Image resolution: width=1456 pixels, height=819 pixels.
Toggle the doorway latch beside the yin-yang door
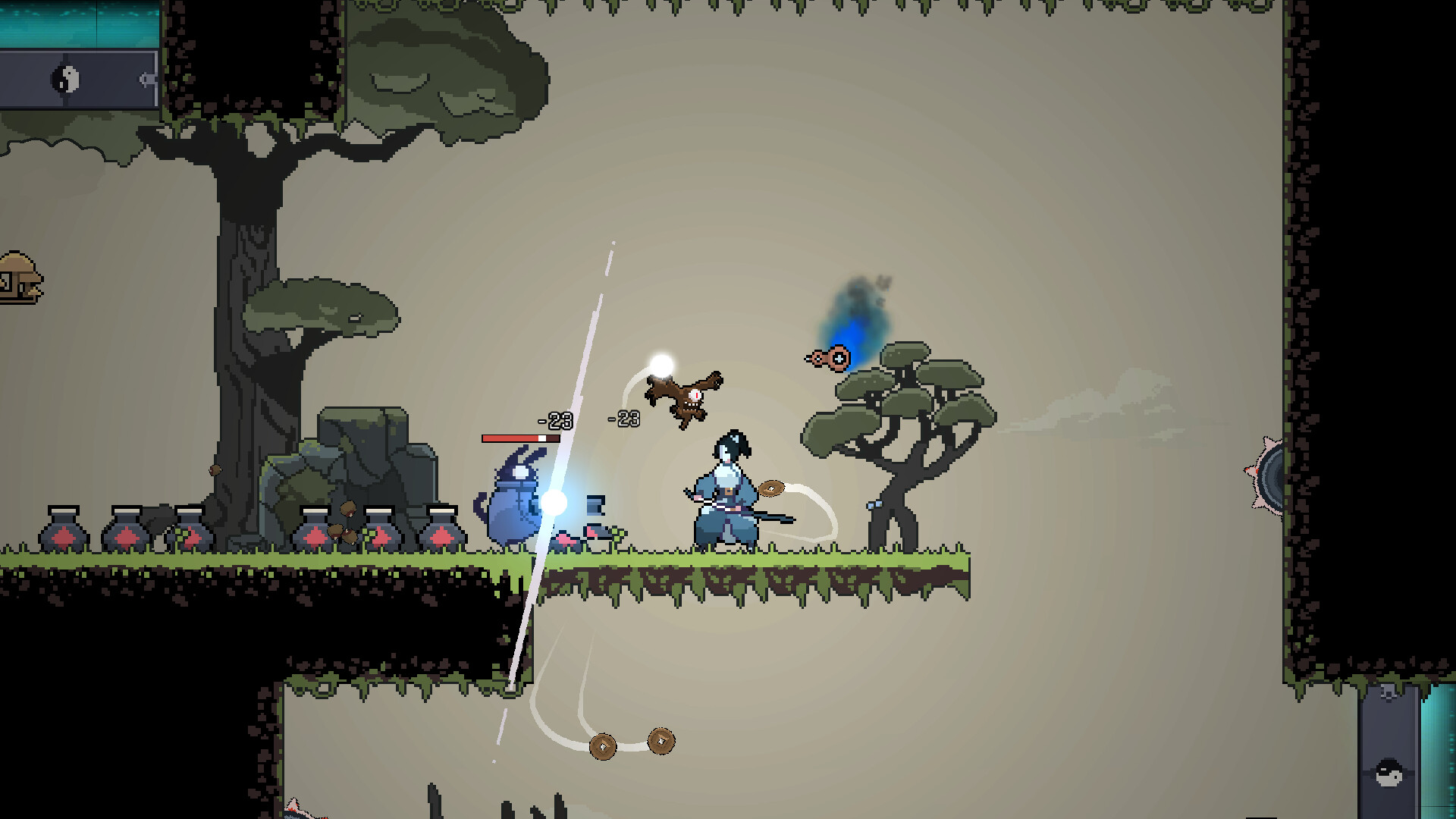pos(144,77)
